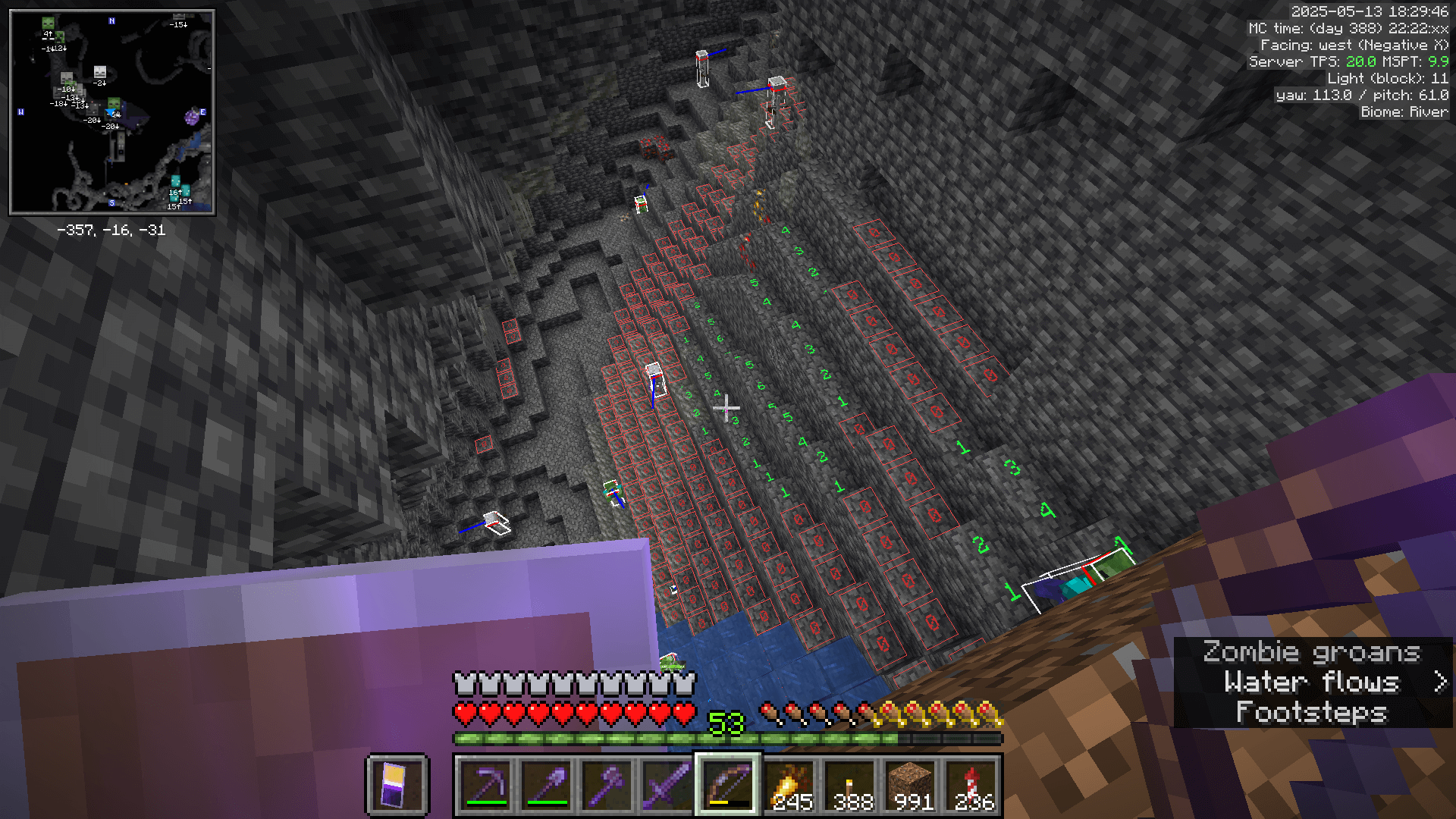Toggle the creeper marker on the minimap
The width and height of the screenshot is (1456, 819).
pyautogui.click(x=60, y=39)
